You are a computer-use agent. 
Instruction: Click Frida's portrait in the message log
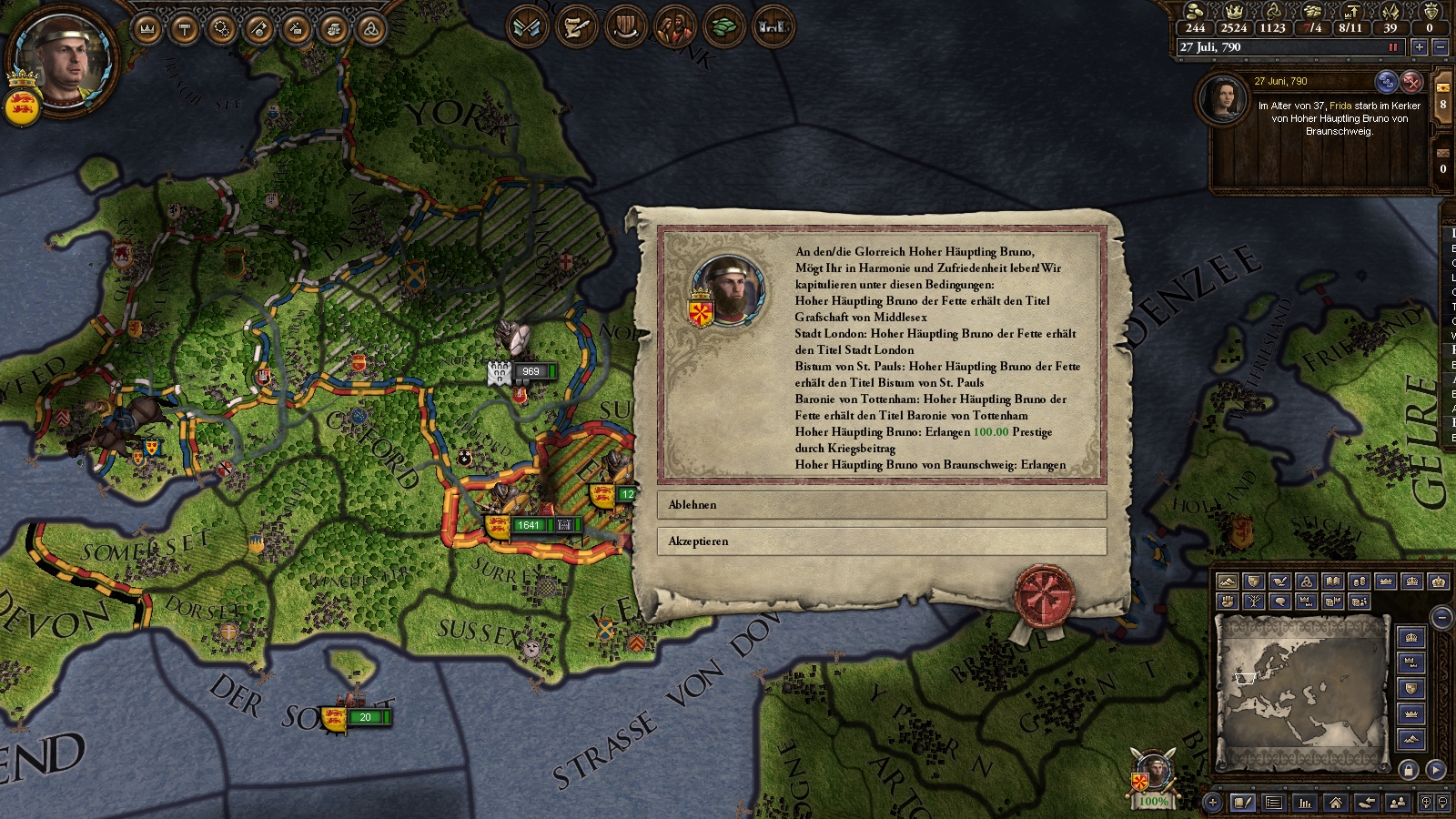(x=1222, y=98)
